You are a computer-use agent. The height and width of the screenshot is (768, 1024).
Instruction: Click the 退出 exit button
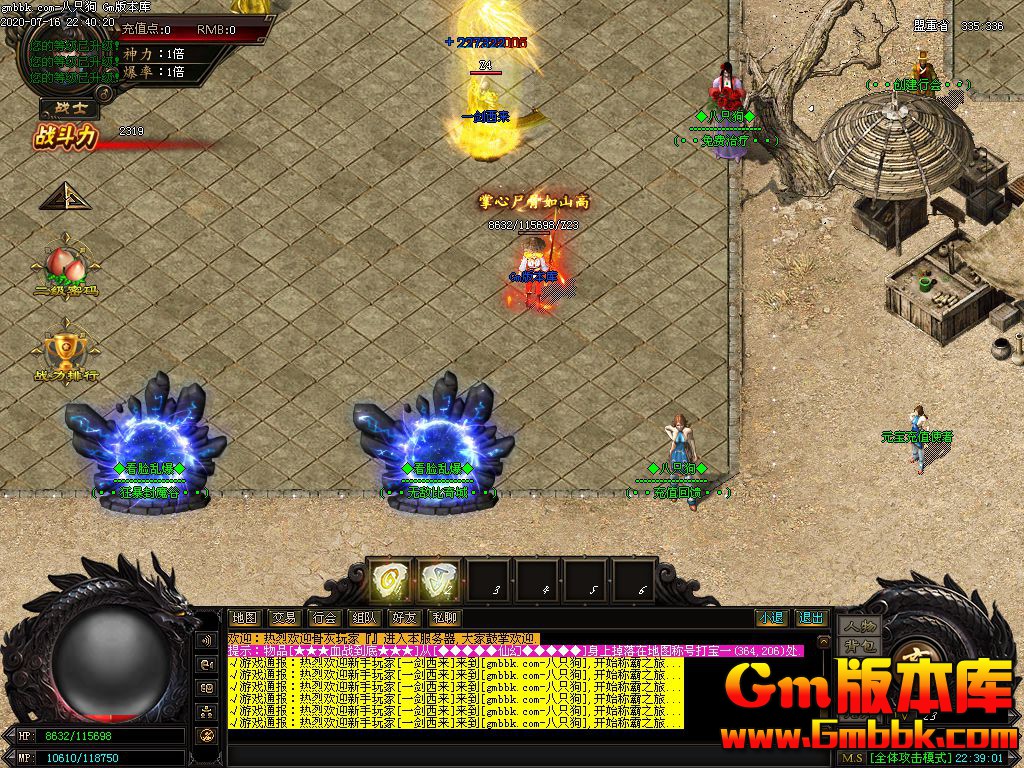coord(811,618)
